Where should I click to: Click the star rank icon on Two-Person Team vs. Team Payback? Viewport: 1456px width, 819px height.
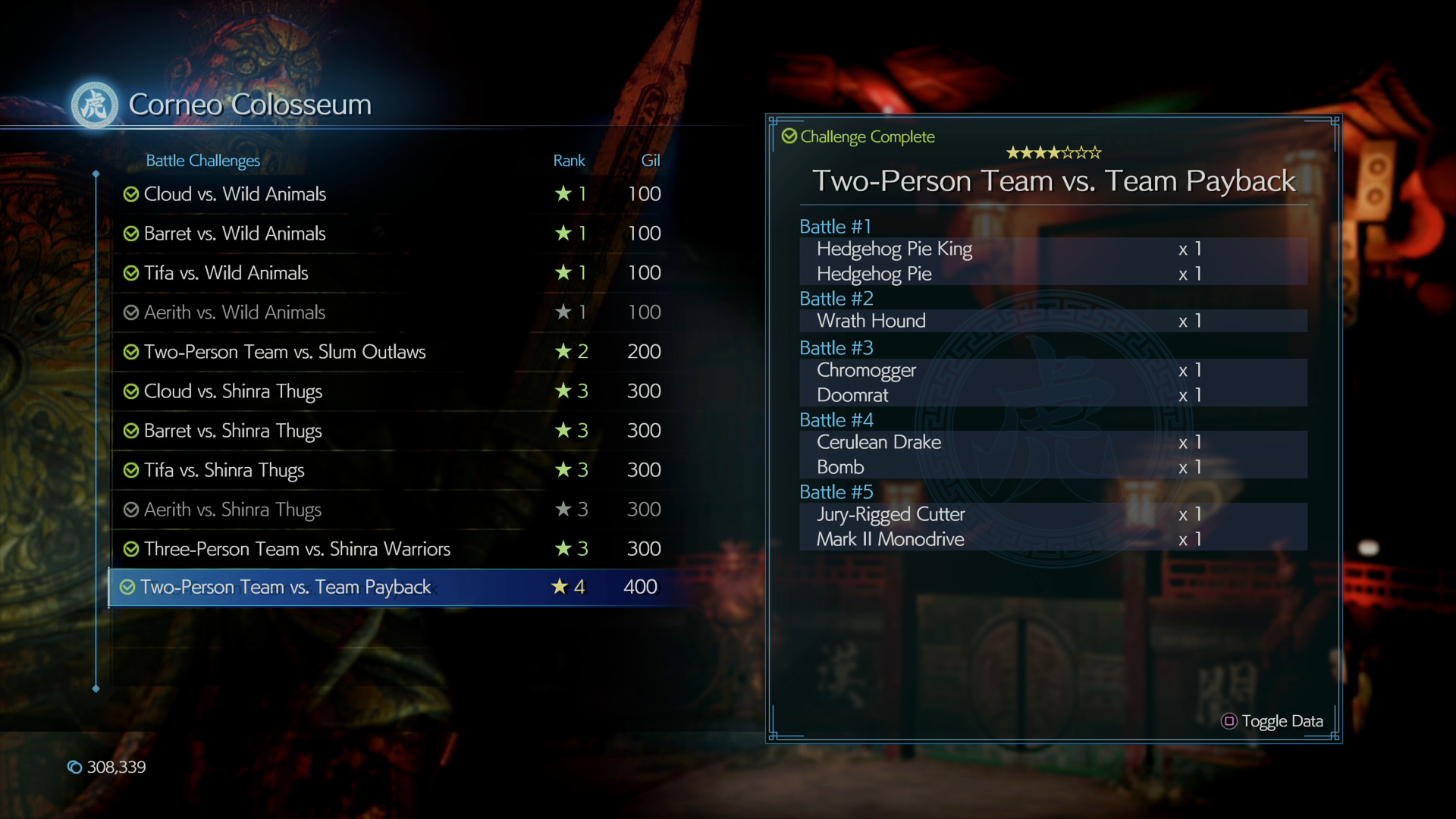tap(562, 586)
